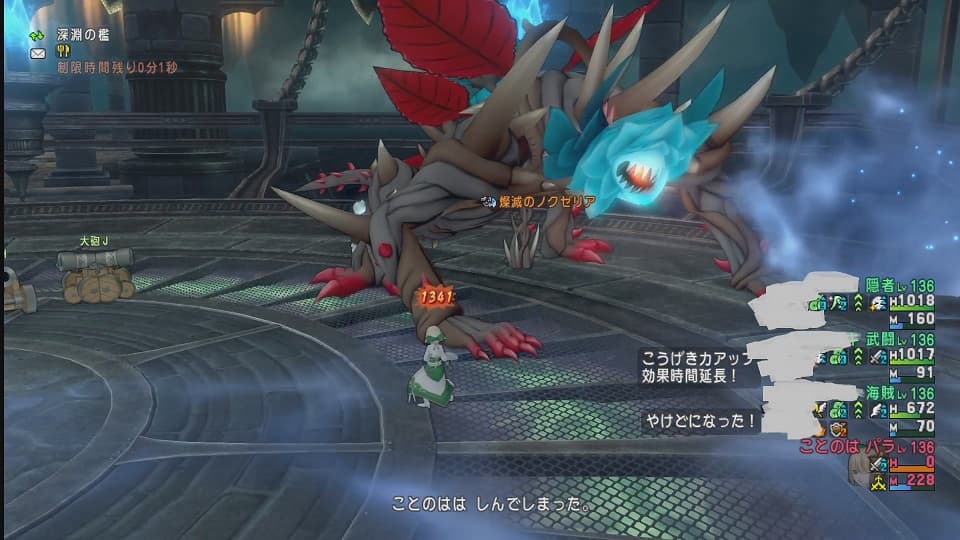Click the こうげき力アップ battle log message
The width and height of the screenshot is (960, 540).
click(692, 366)
